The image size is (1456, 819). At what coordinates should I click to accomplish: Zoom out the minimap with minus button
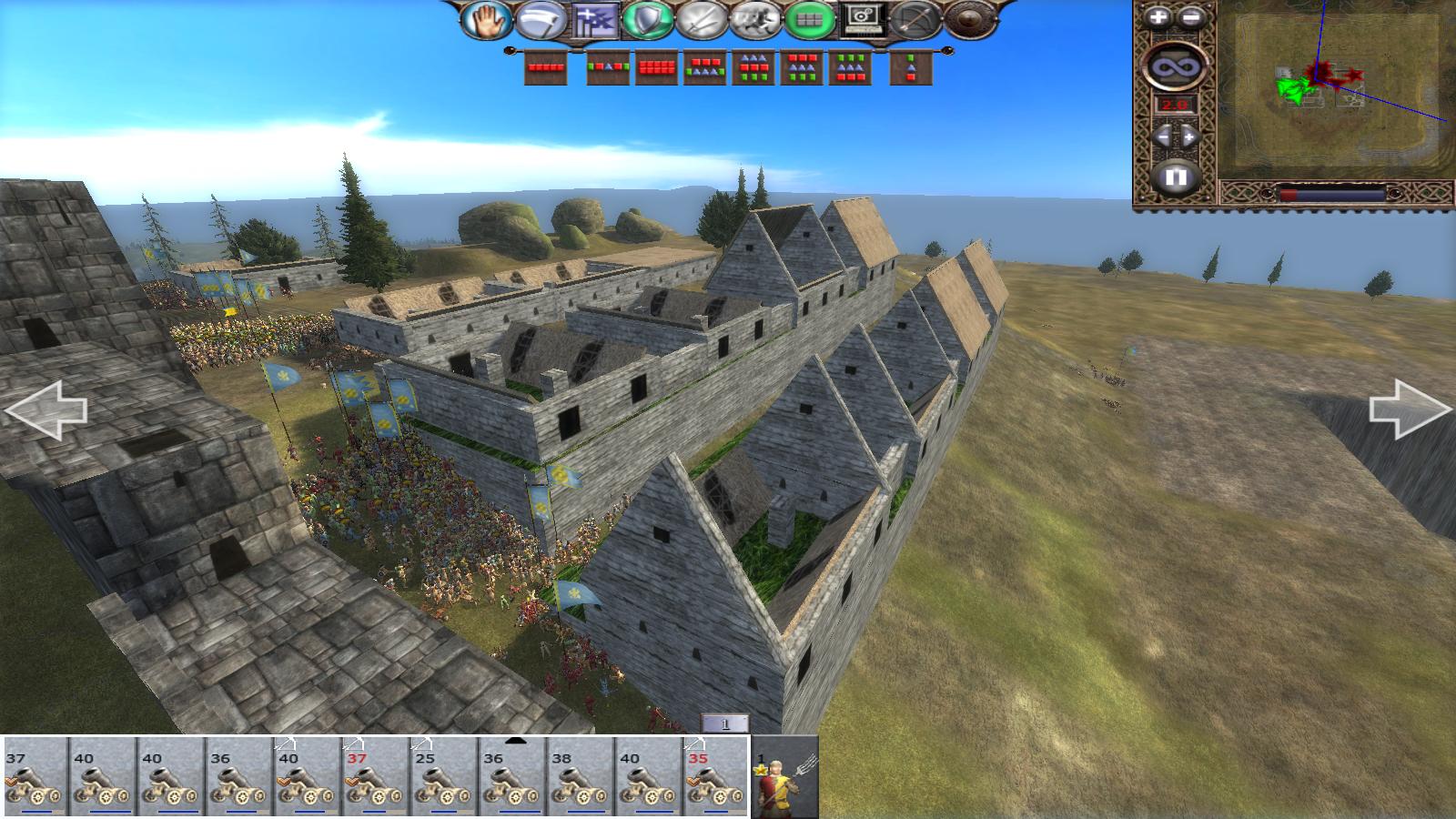(1191, 17)
